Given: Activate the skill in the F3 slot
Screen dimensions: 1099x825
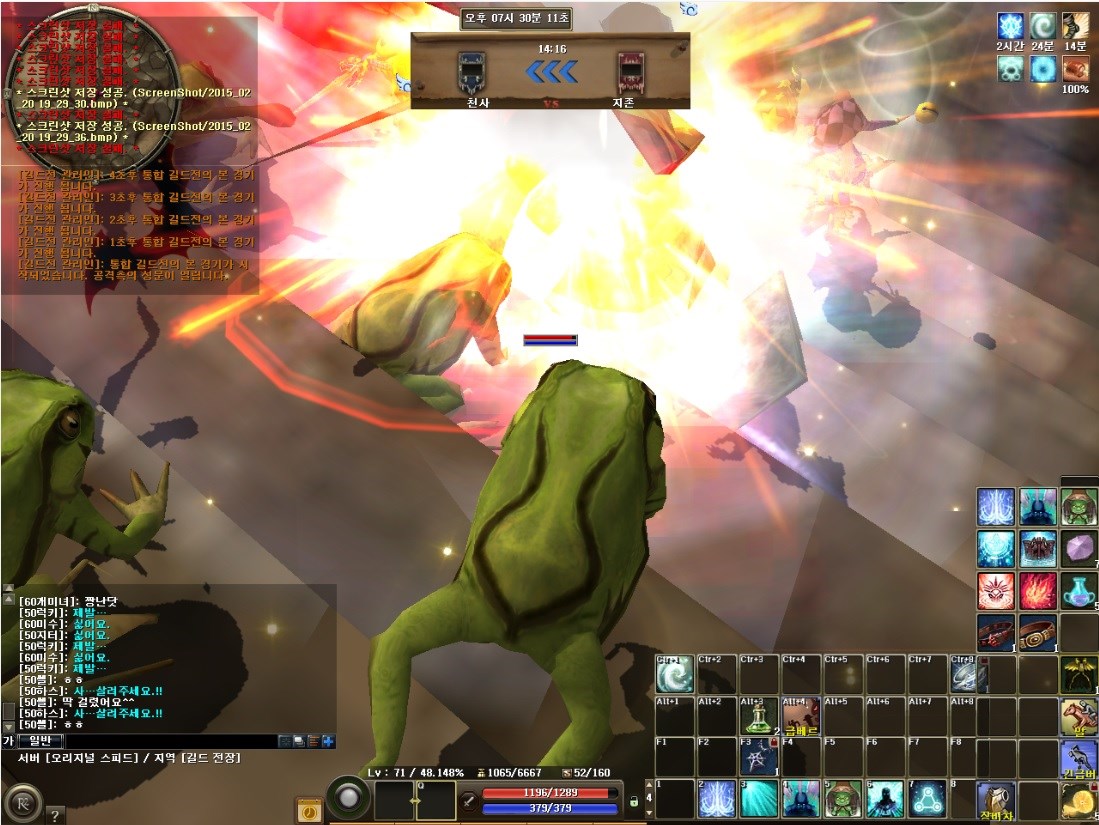Looking at the screenshot, I should click(759, 757).
